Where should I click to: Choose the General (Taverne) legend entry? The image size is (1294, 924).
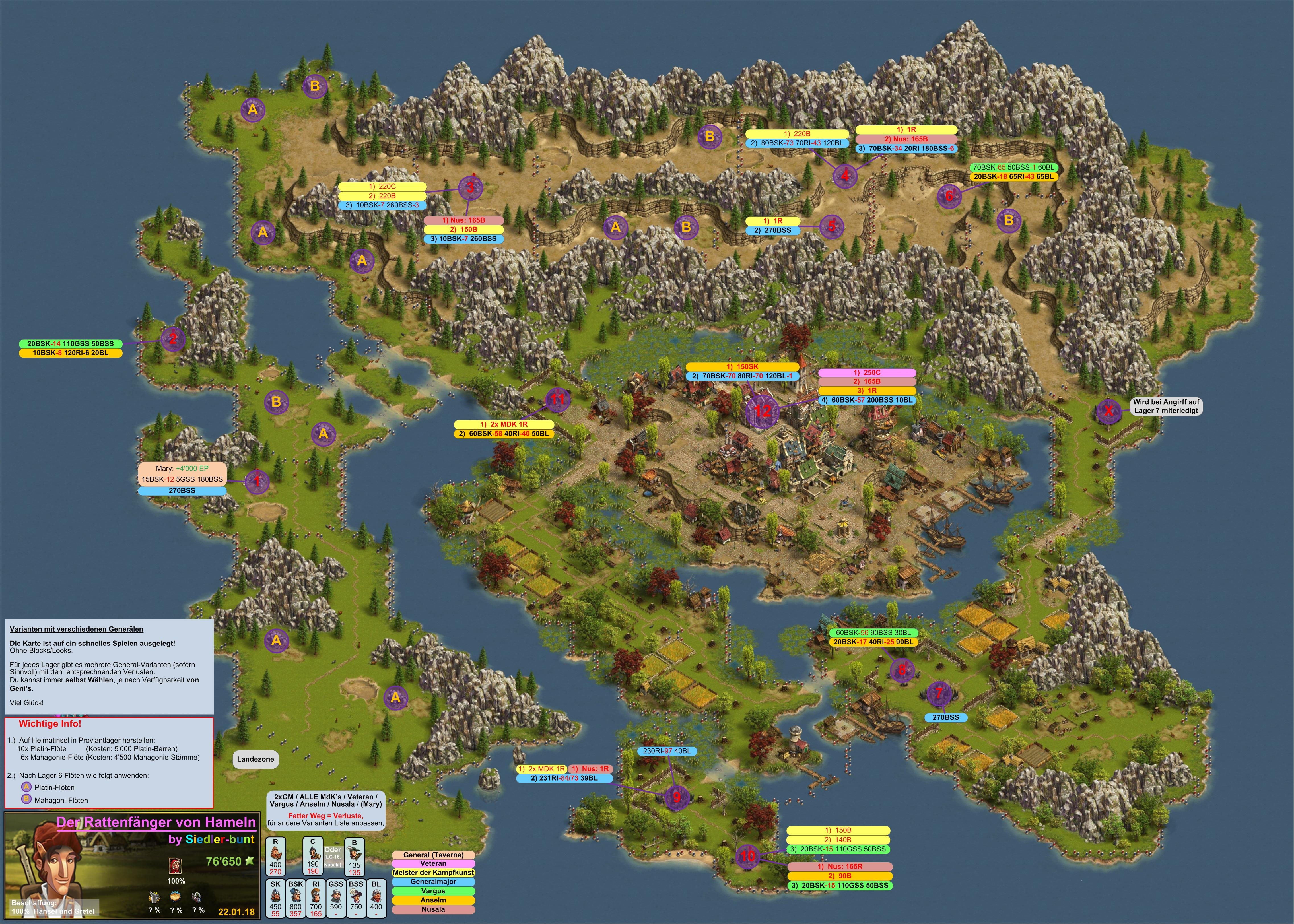(433, 855)
